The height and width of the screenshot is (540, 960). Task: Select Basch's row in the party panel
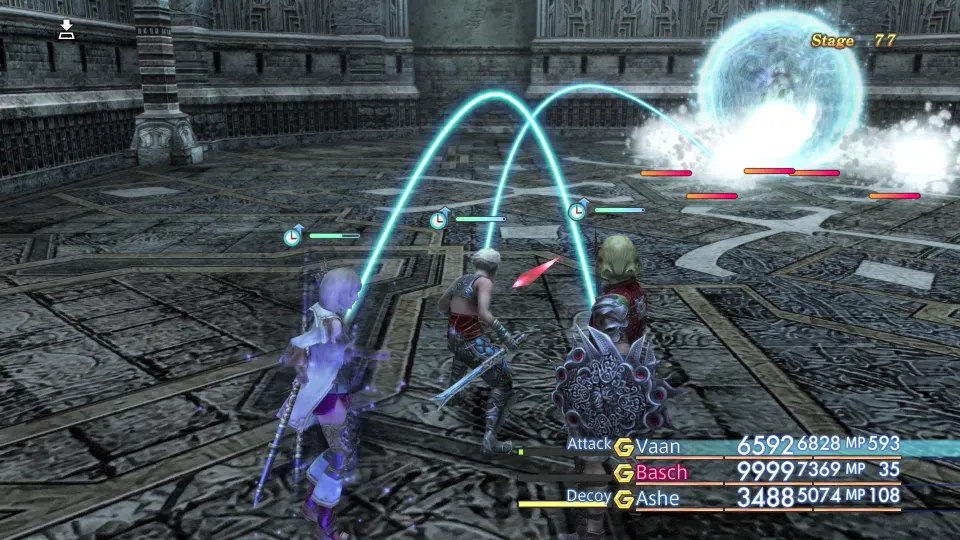pyautogui.click(x=662, y=472)
